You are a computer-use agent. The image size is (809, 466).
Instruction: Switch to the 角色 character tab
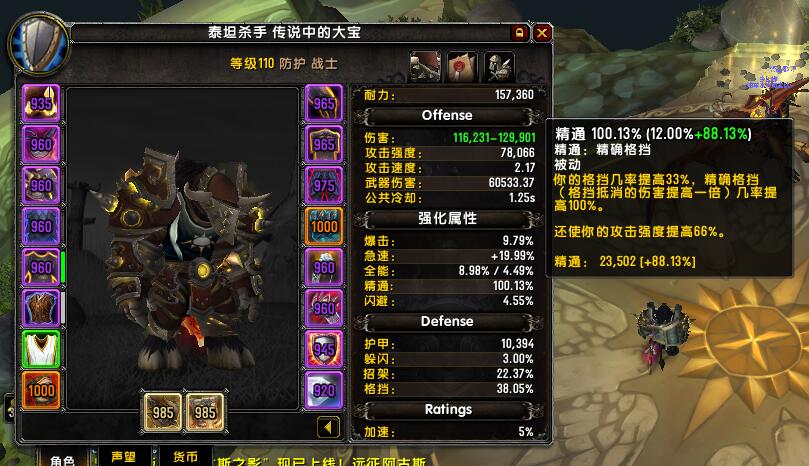coord(62,459)
